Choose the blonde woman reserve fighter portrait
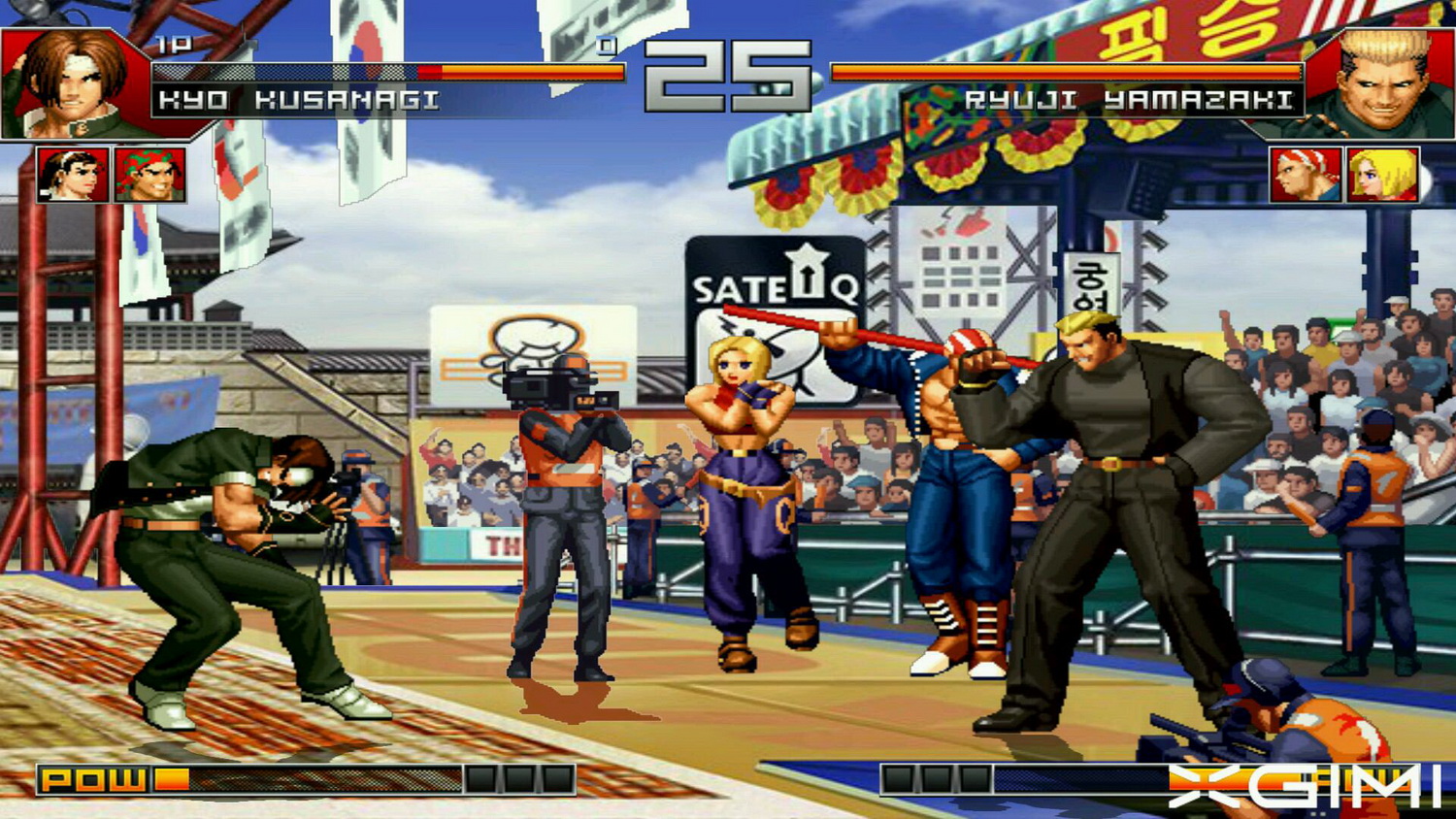This screenshot has width=1456, height=819. 1382,175
